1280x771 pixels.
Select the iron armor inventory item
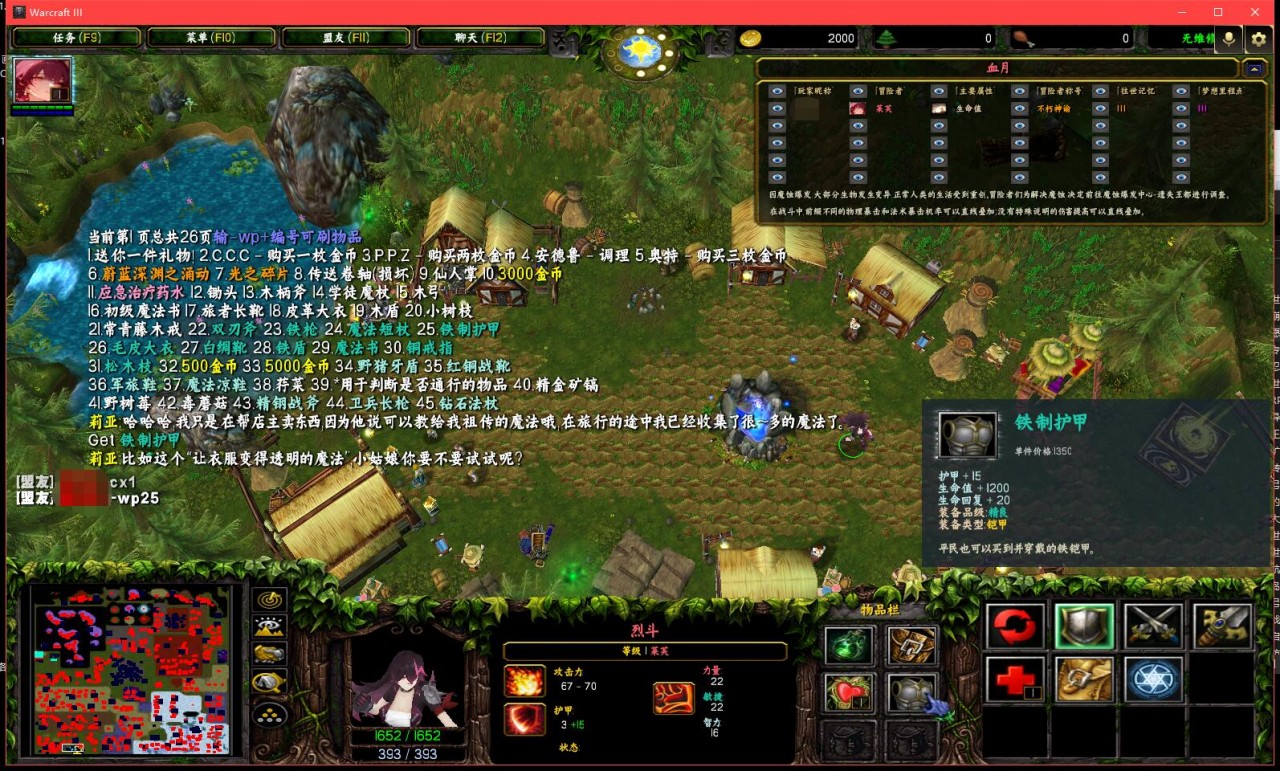911,692
